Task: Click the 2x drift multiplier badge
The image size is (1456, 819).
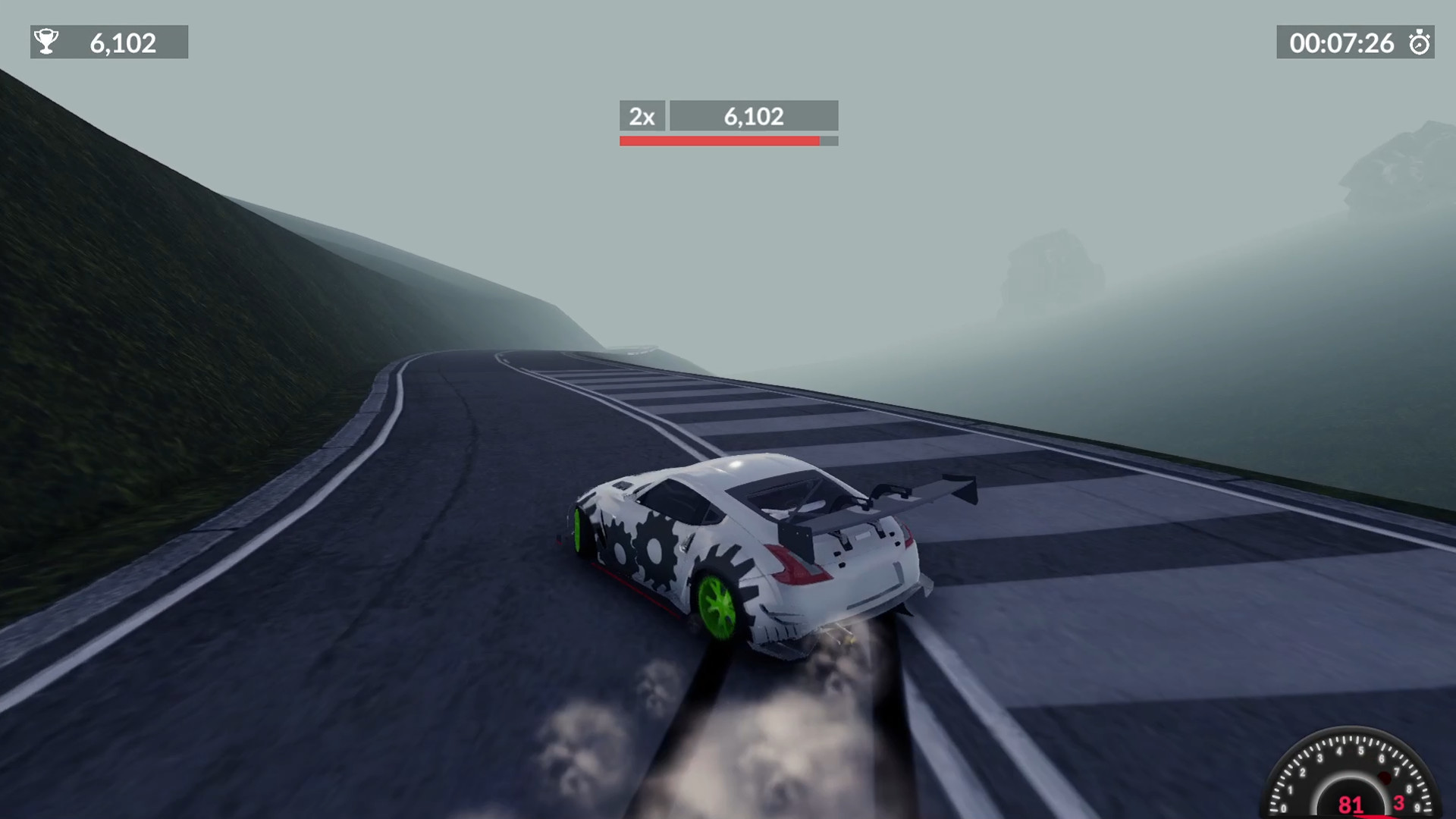Action: pos(642,116)
